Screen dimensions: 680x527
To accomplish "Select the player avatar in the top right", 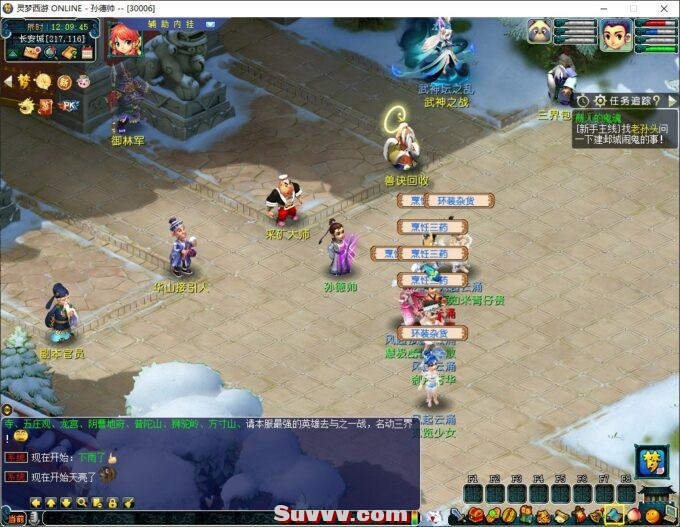I will click(x=617, y=35).
